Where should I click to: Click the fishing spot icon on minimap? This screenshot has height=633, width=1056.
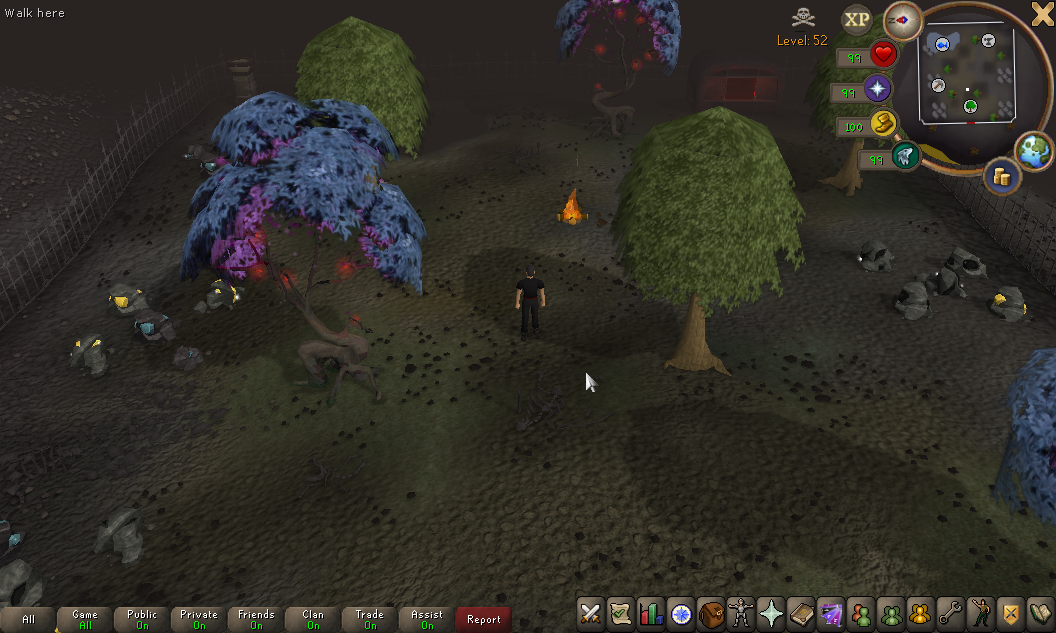940,43
